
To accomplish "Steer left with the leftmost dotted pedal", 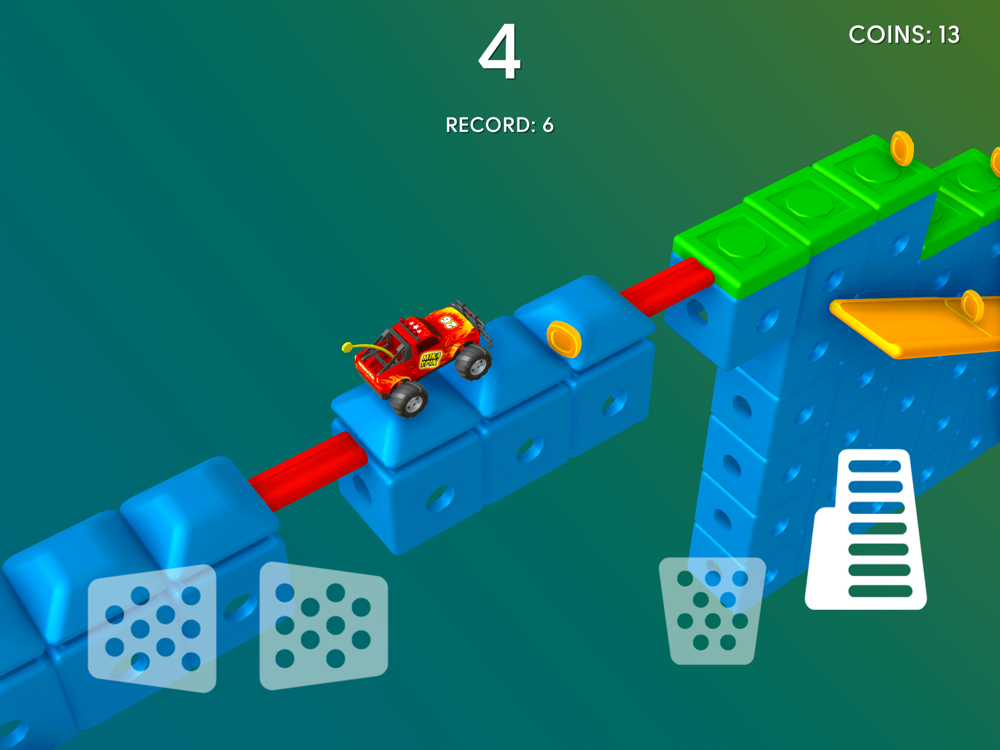I will click(x=153, y=628).
